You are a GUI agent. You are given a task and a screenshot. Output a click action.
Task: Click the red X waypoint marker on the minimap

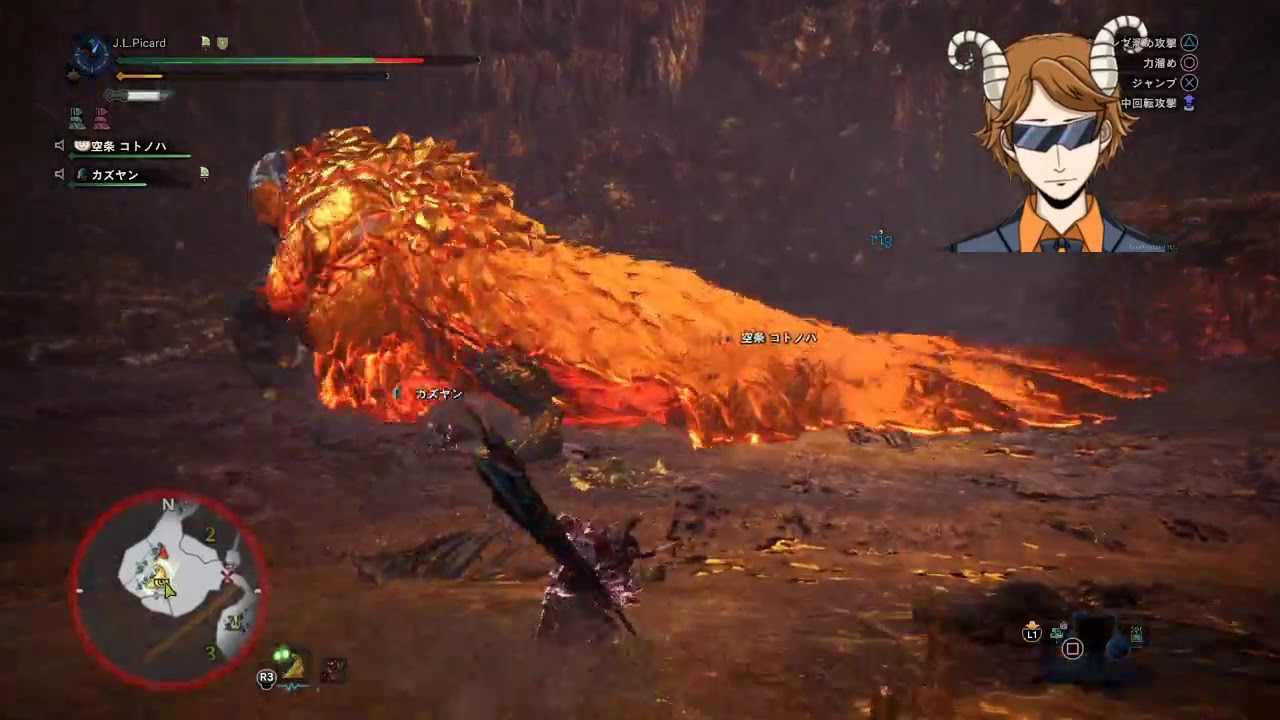(227, 575)
